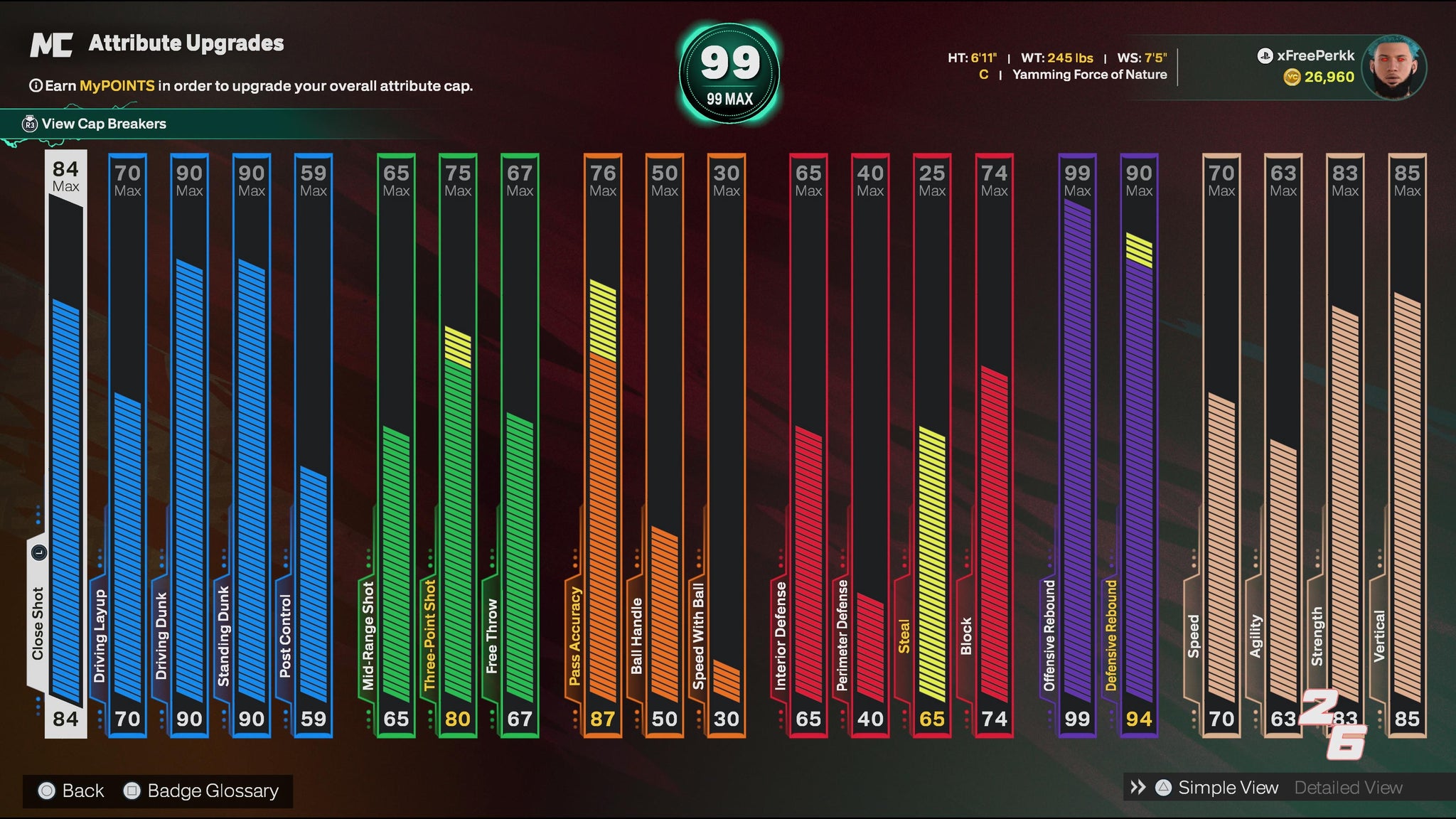The image size is (1456, 819).
Task: Open the Badge Glossary
Action: [212, 791]
